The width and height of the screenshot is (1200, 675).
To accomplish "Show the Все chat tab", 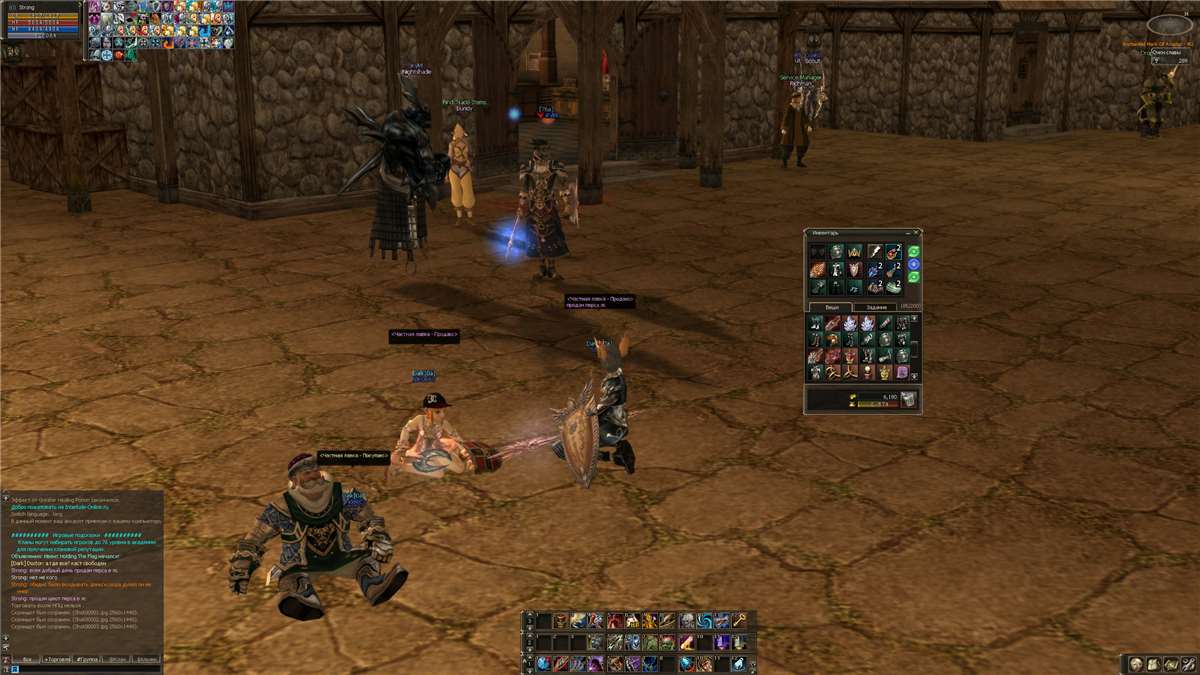I will pyautogui.click(x=28, y=660).
